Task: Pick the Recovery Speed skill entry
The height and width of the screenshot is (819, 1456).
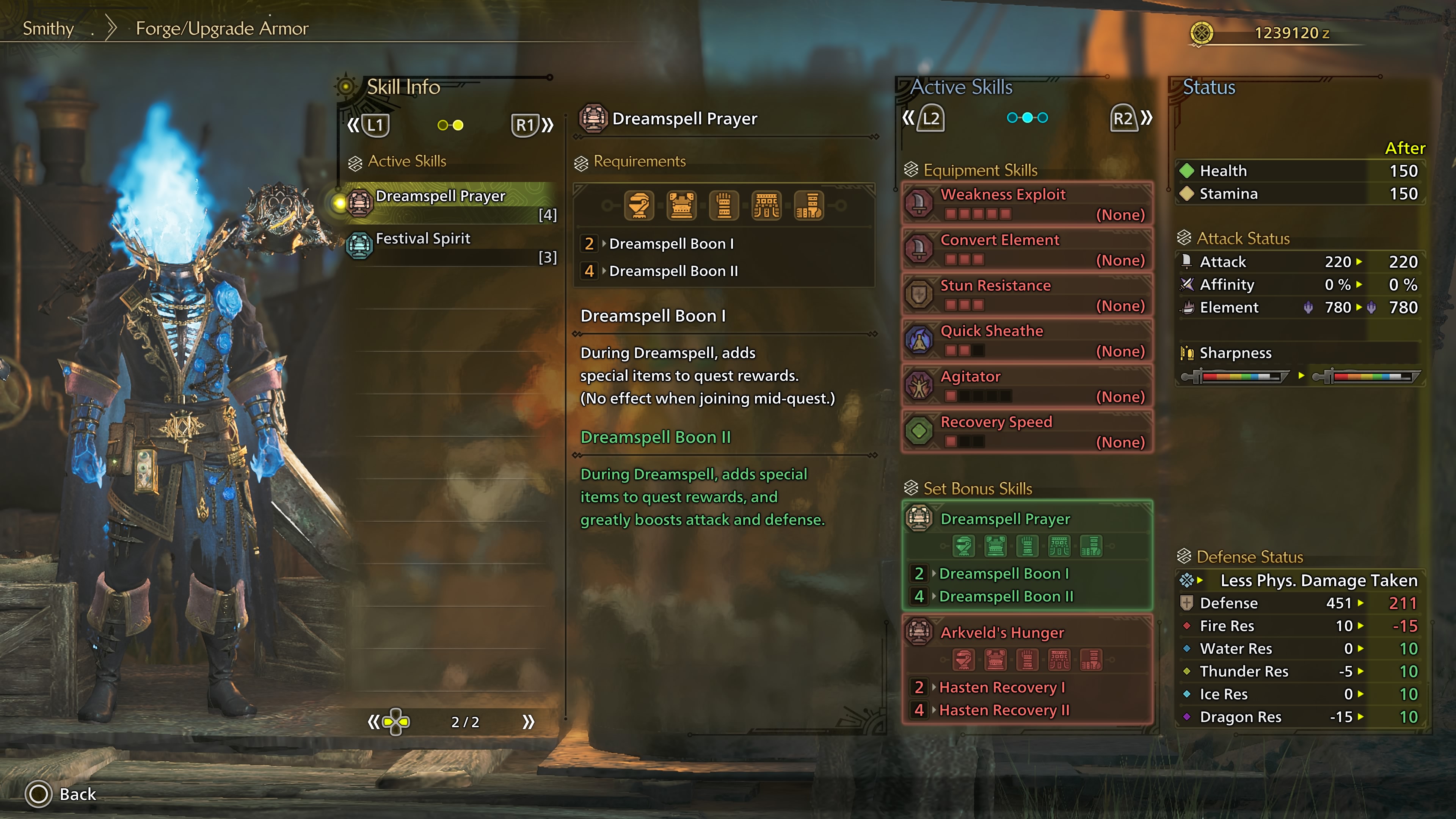Action: pyautogui.click(x=1026, y=431)
